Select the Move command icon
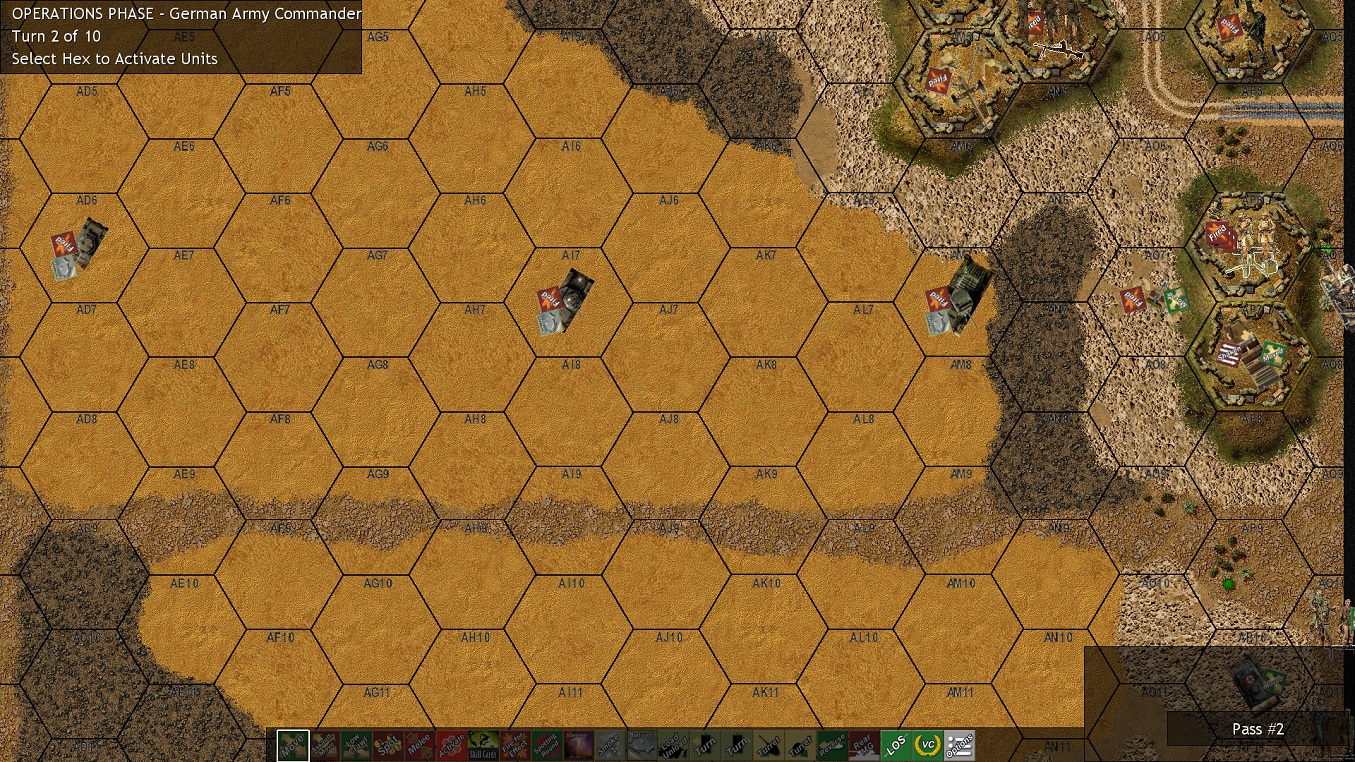This screenshot has width=1355, height=762. [292, 744]
